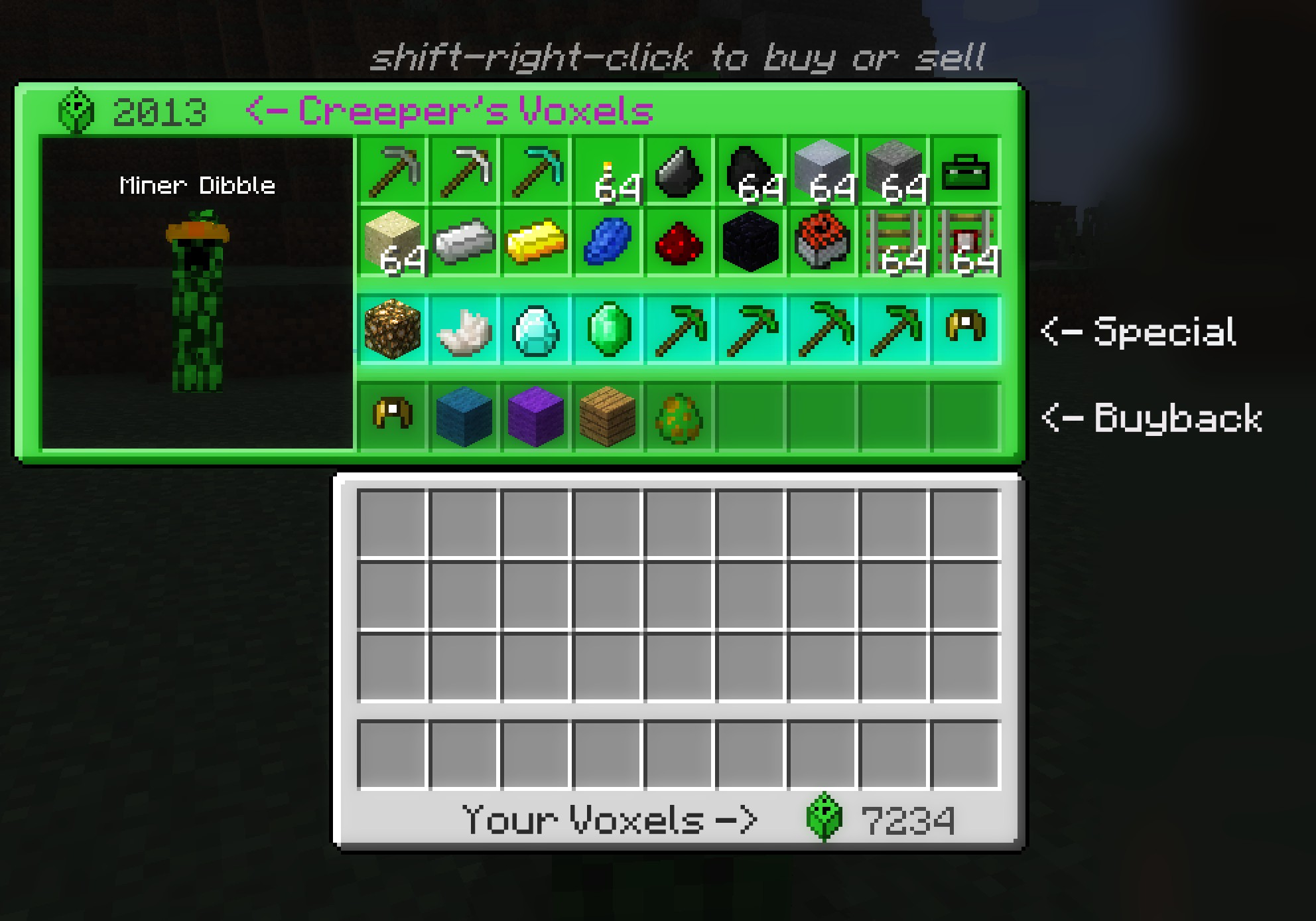The width and height of the screenshot is (1316, 921).
Task: Reclaim the green spotted spawn egg
Action: [679, 416]
